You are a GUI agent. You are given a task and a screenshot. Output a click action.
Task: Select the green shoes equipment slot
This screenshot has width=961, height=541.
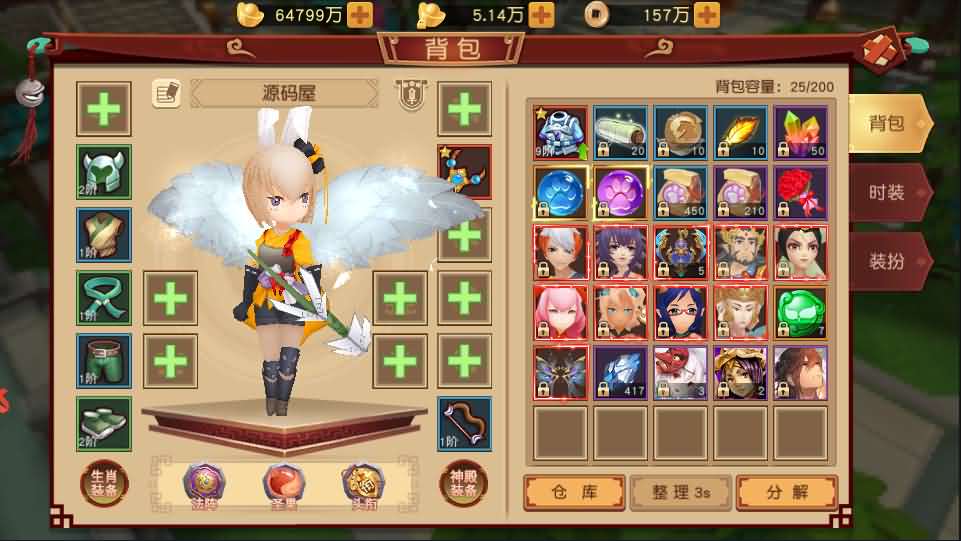point(104,424)
